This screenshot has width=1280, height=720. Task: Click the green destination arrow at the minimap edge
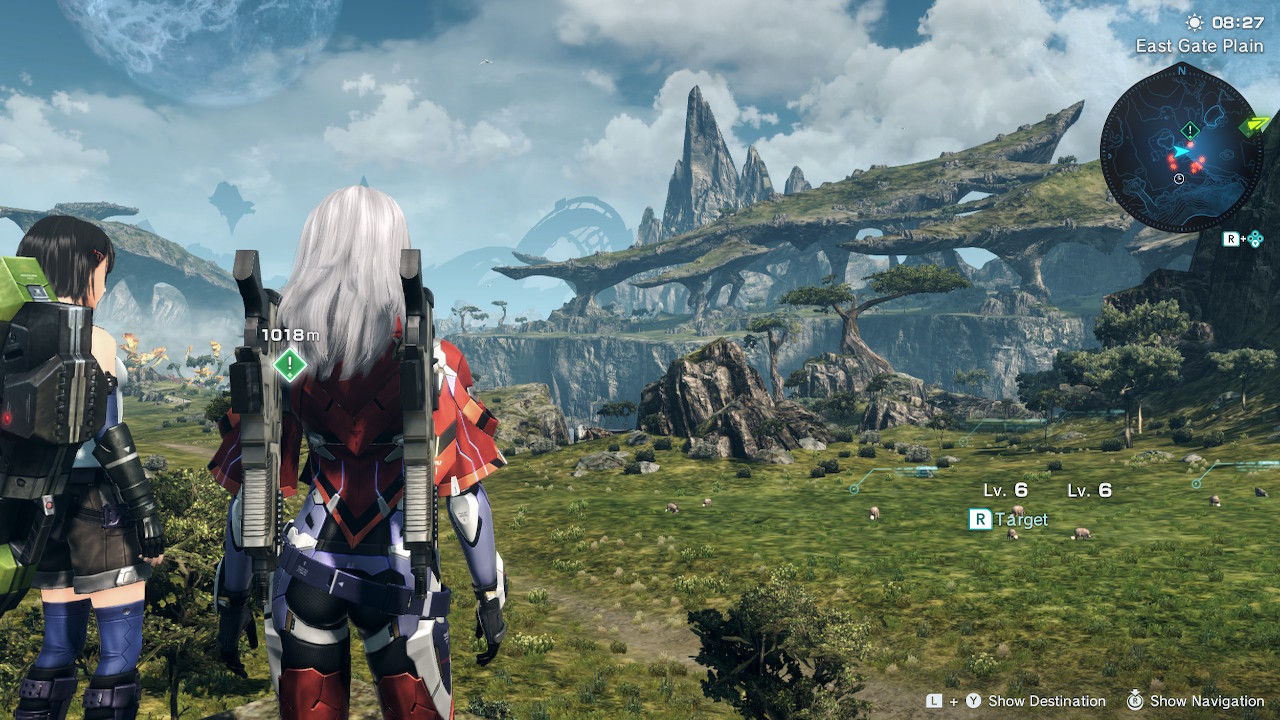point(1252,126)
